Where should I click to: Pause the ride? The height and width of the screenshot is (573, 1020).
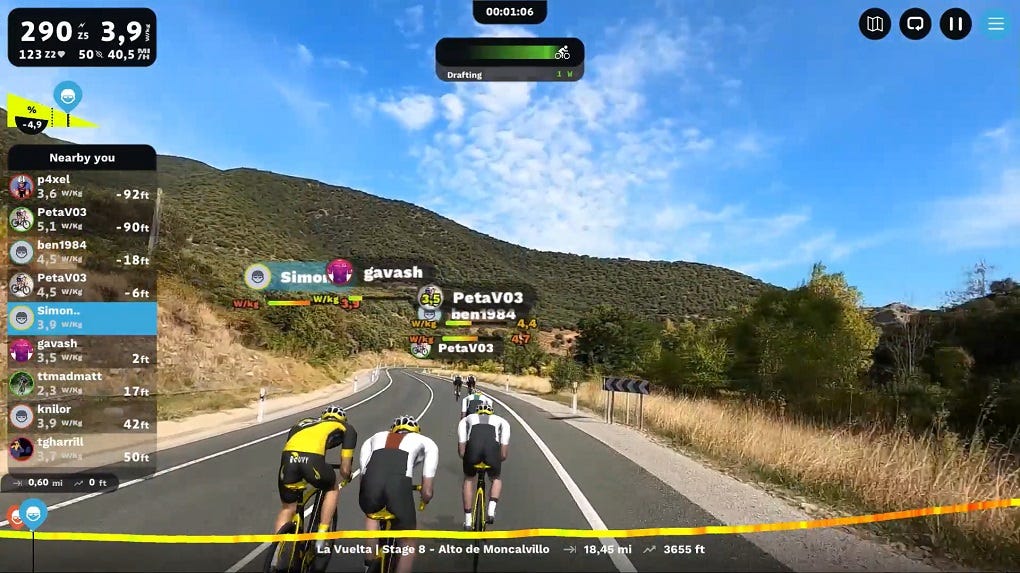955,24
